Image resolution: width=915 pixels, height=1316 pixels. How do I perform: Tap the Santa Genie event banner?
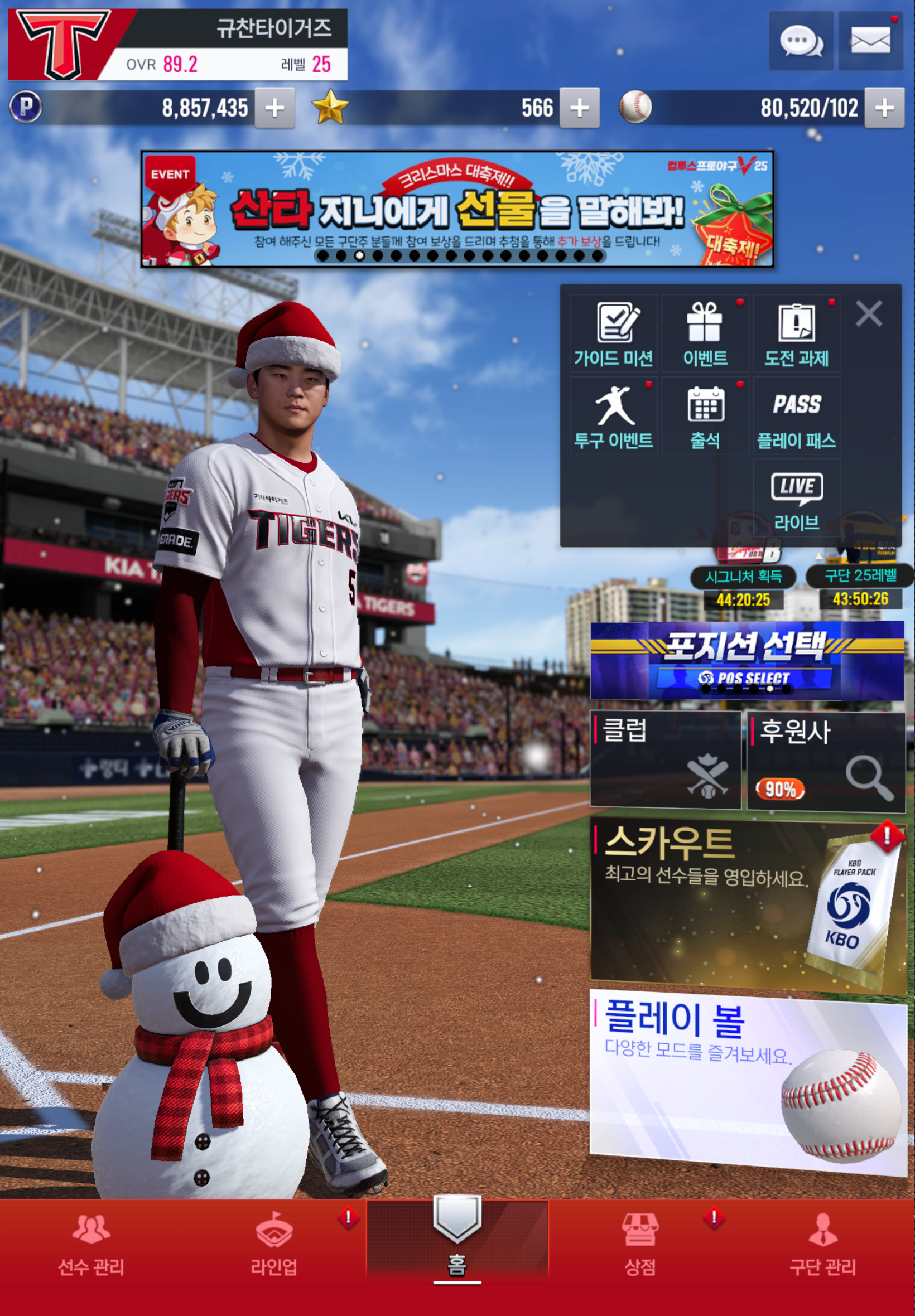pyautogui.click(x=457, y=209)
